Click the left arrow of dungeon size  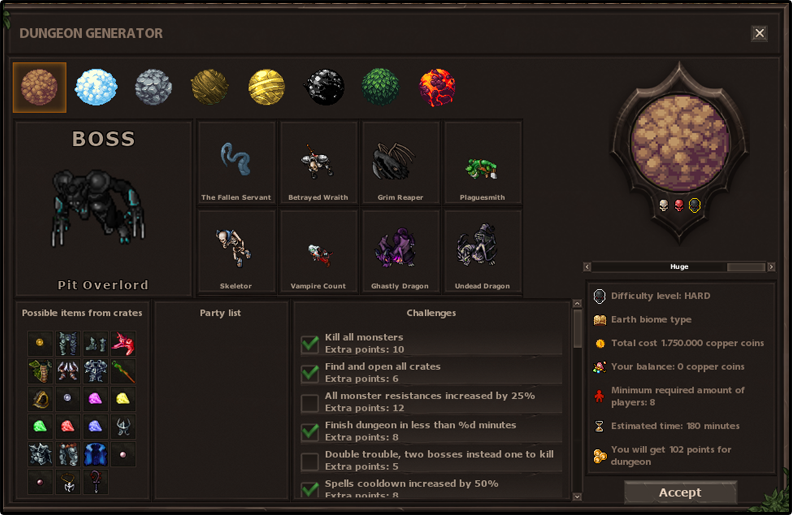click(x=590, y=267)
